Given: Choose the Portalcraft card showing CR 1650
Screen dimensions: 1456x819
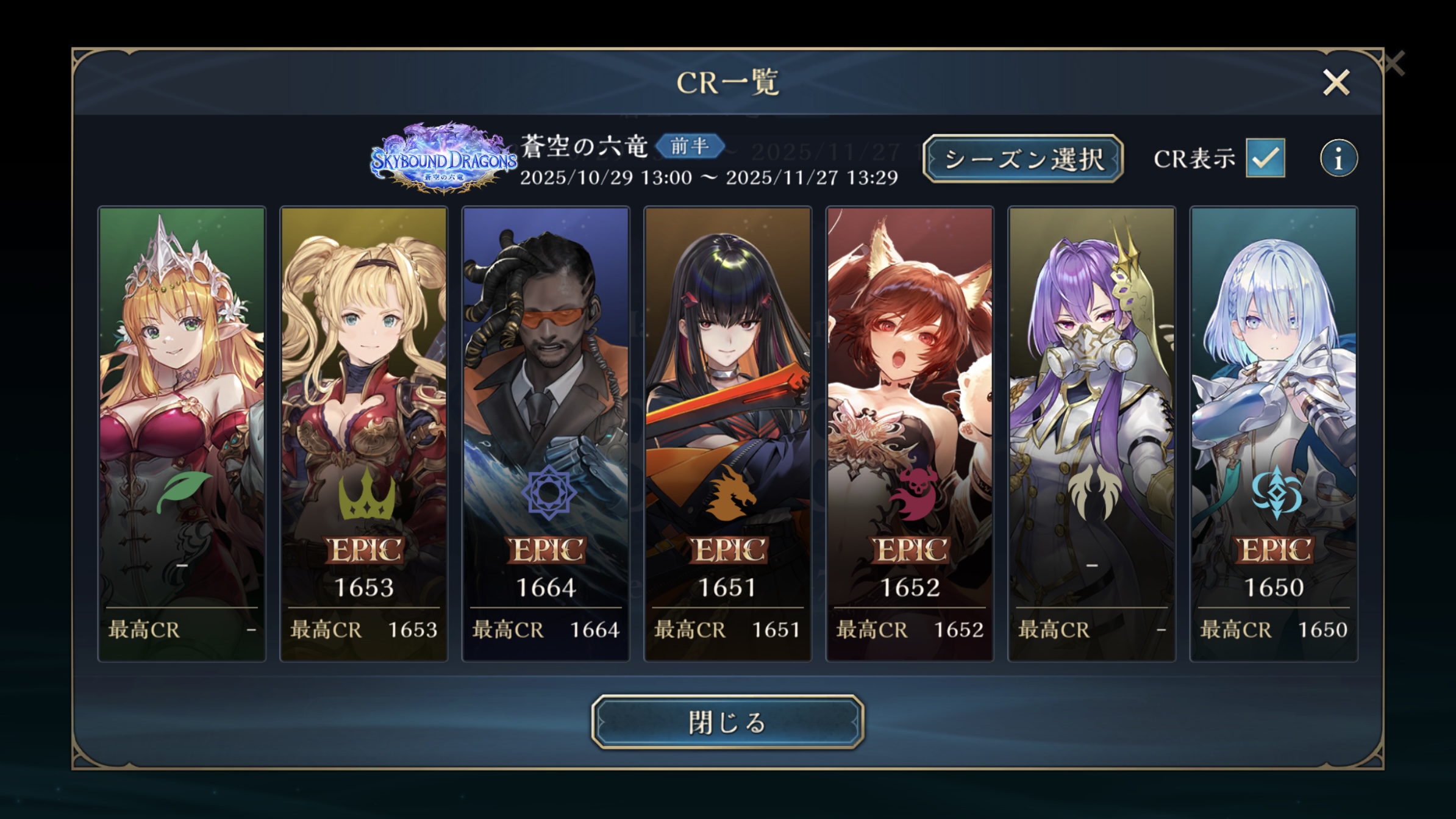Looking at the screenshot, I should 1274,434.
